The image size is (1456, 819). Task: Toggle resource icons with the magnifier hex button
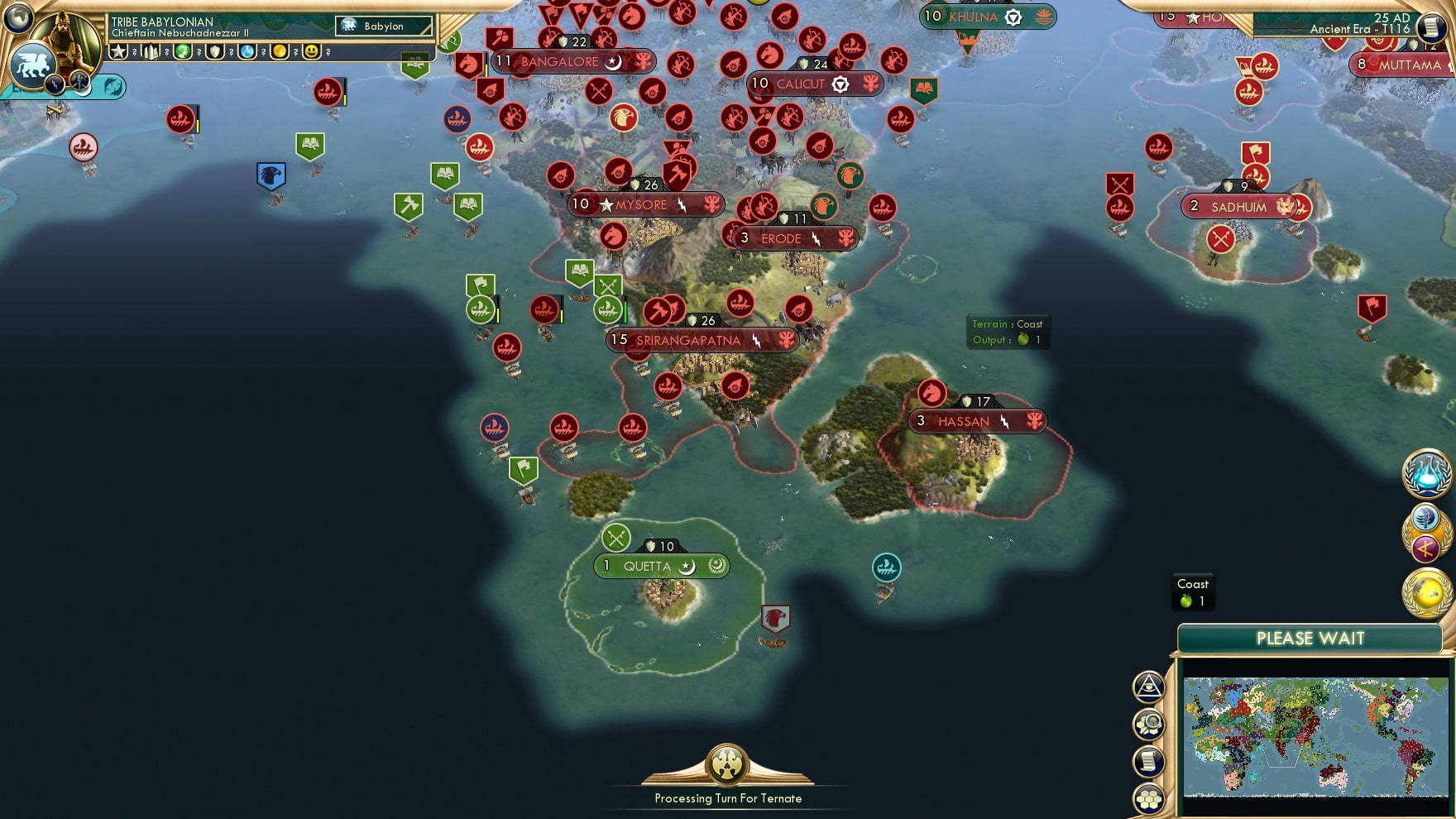1150,724
